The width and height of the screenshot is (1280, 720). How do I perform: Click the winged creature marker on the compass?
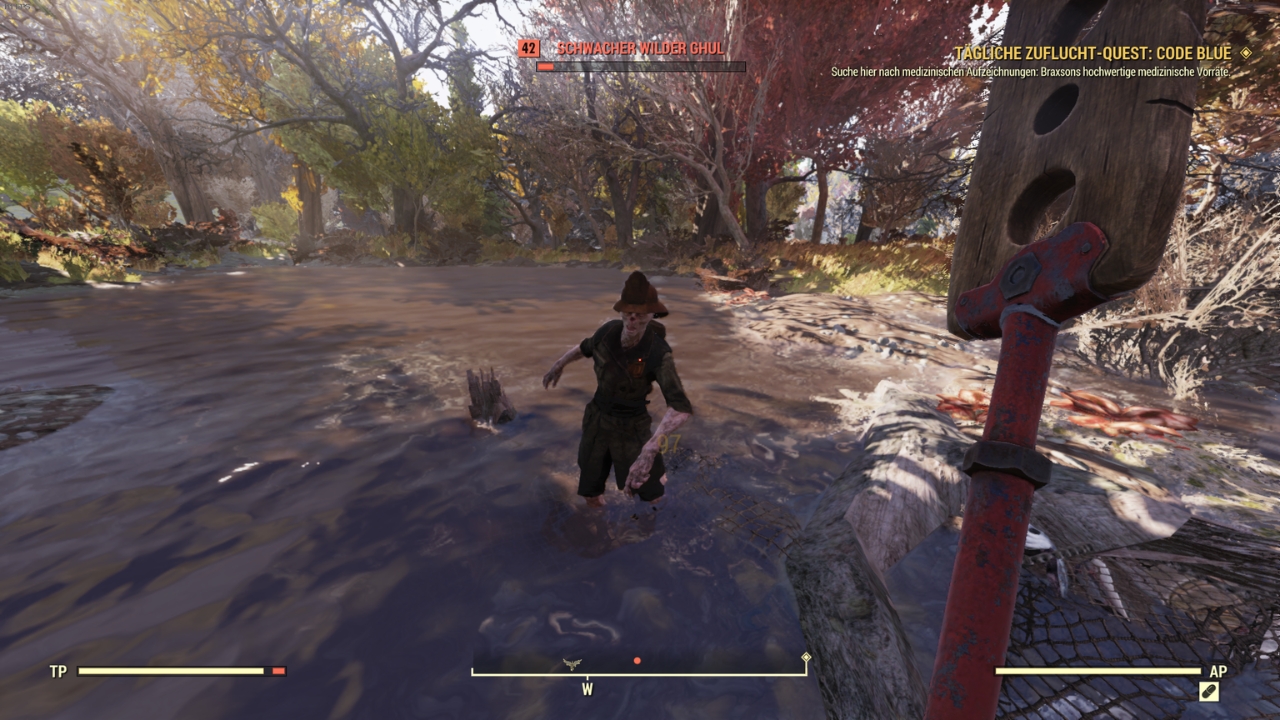click(572, 663)
